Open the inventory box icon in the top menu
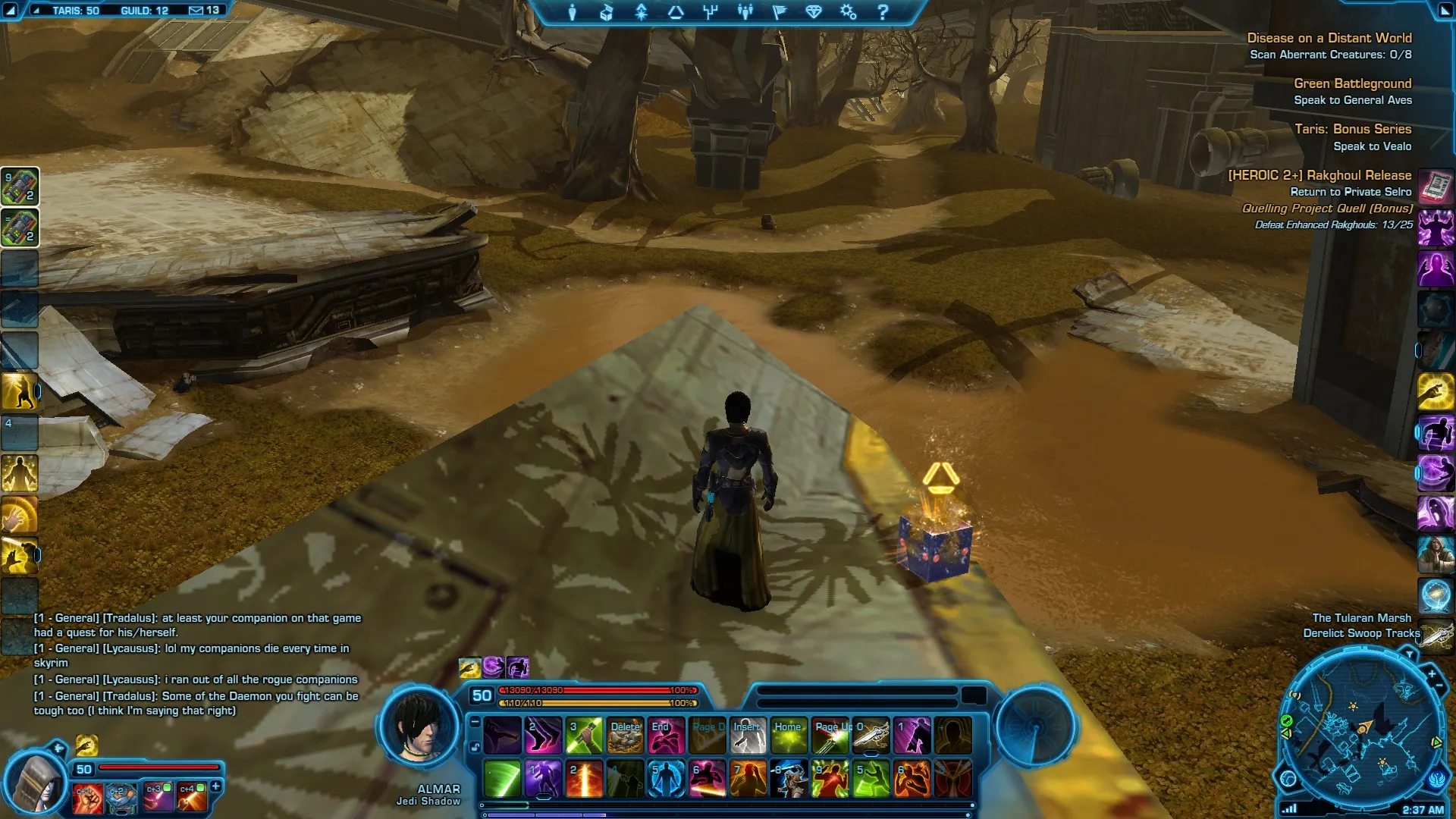The width and height of the screenshot is (1456, 819). (607, 12)
